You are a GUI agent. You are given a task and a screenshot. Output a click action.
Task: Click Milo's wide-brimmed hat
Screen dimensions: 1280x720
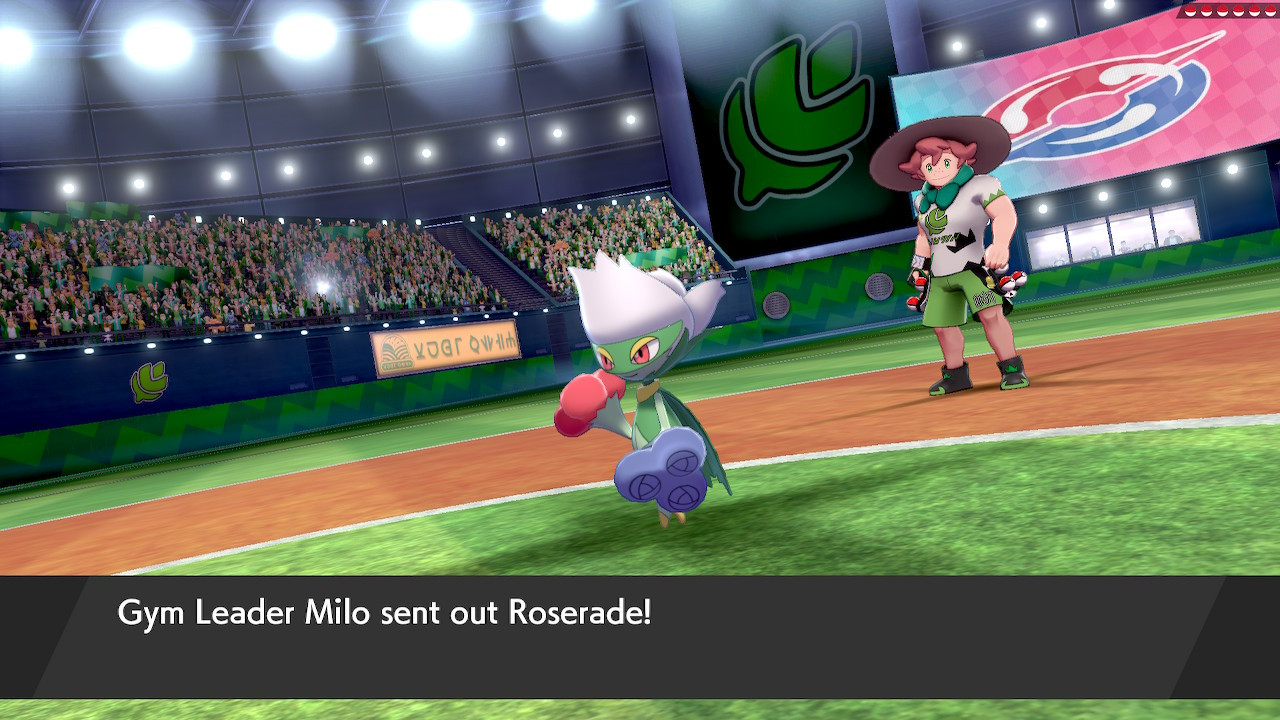(940, 140)
